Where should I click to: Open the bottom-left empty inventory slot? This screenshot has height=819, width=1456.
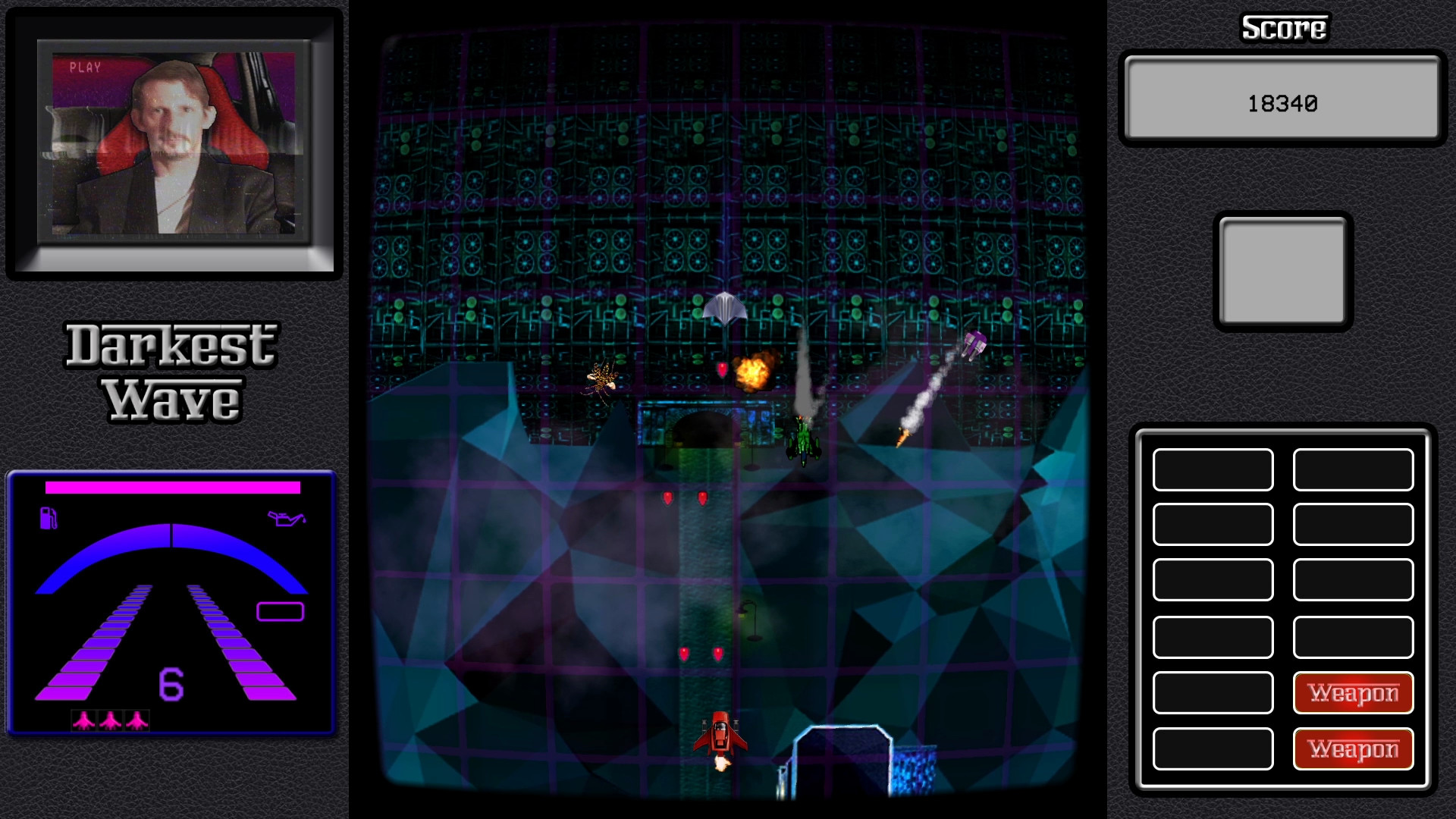click(1212, 749)
